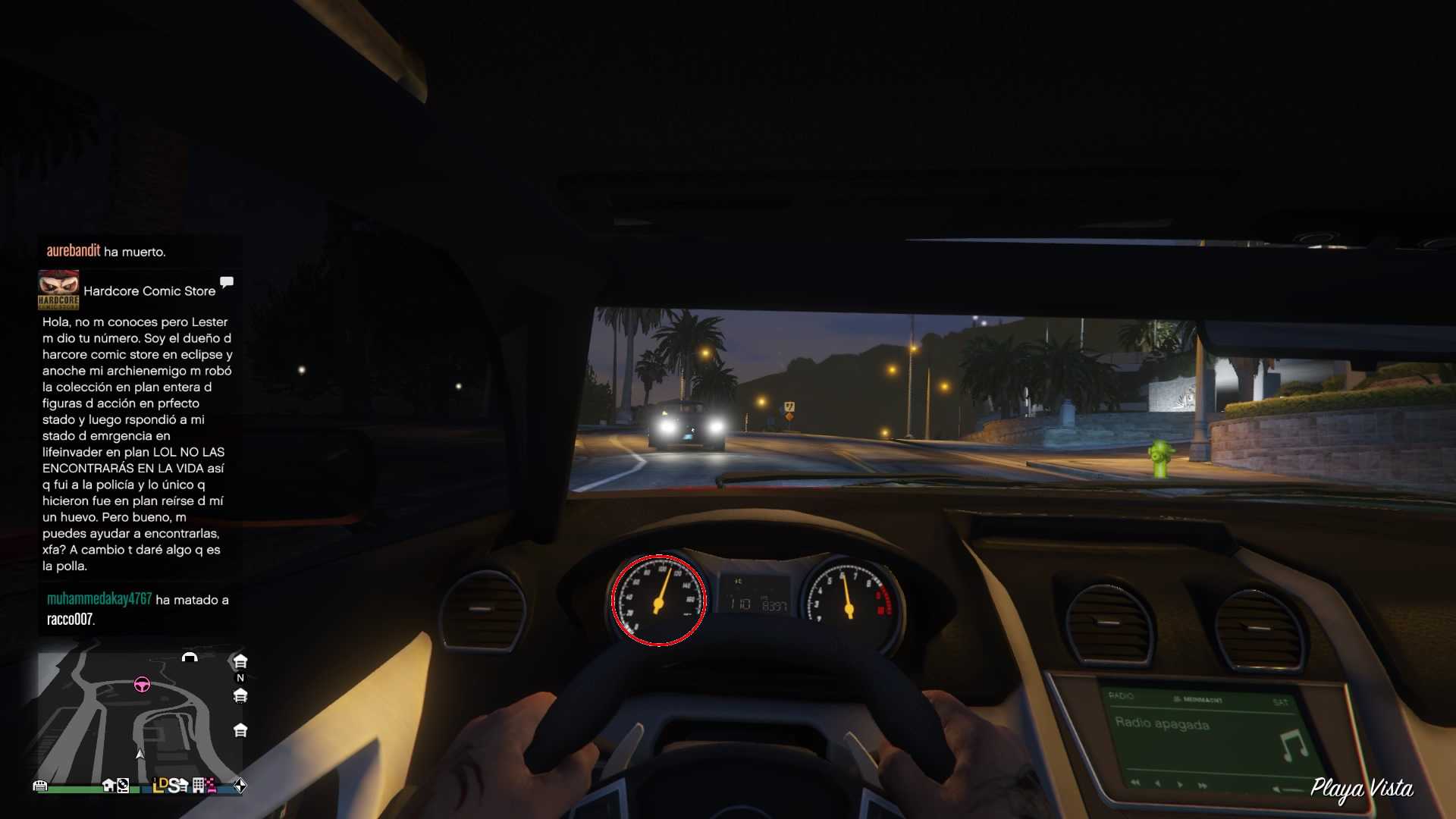The height and width of the screenshot is (819, 1456).
Task: Click the yellow L and D blip
Action: [x=160, y=786]
